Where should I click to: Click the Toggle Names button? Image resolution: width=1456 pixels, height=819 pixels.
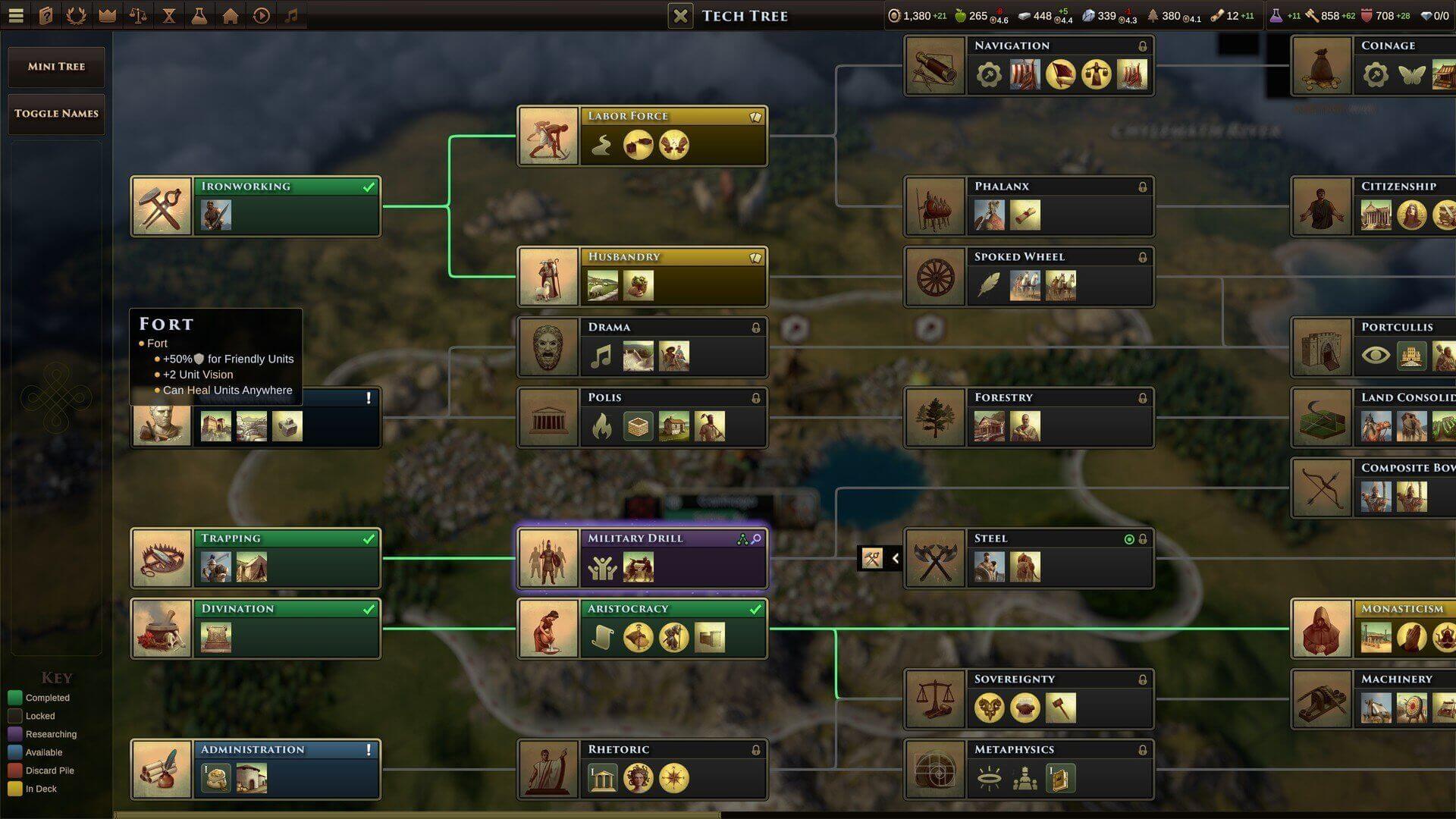click(x=56, y=114)
